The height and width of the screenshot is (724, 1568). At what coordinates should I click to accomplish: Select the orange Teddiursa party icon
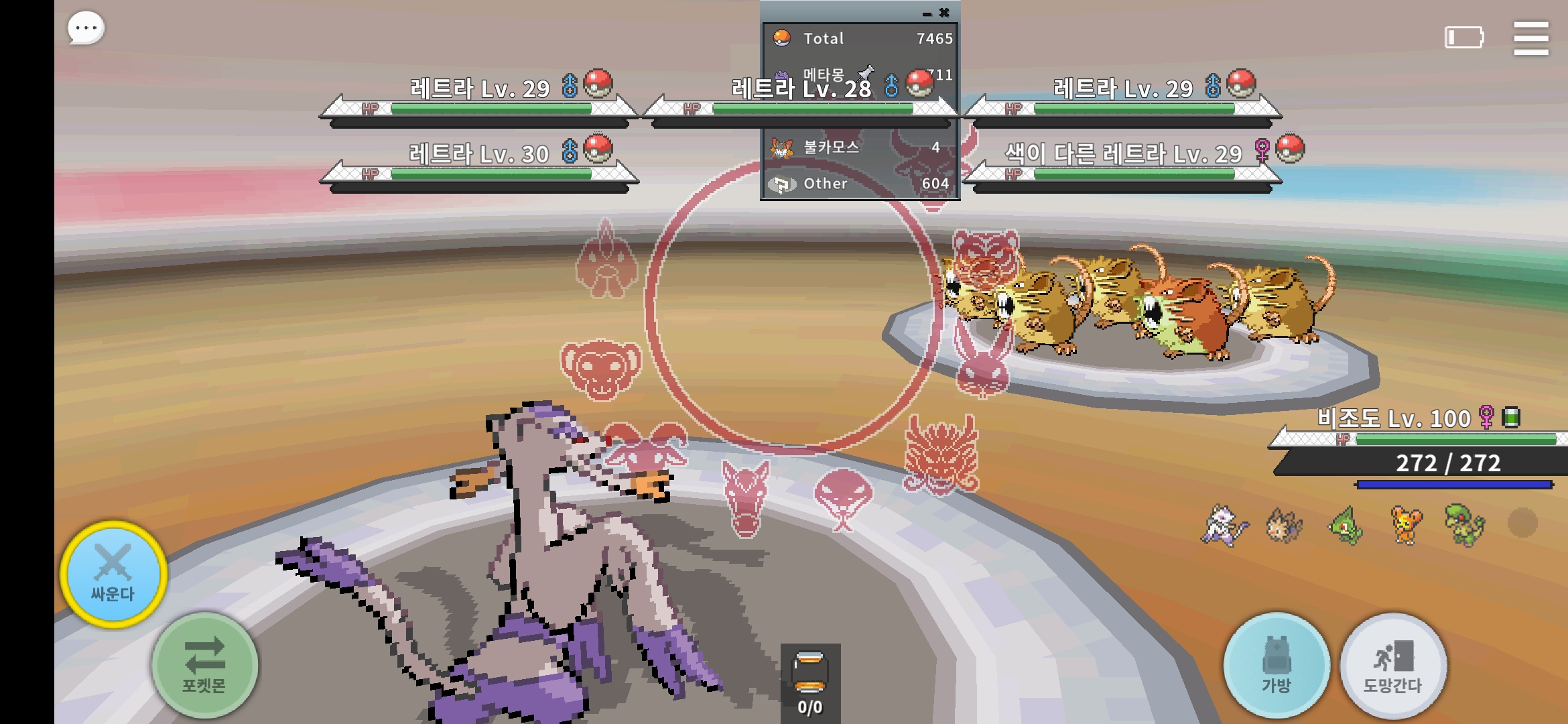[1406, 525]
